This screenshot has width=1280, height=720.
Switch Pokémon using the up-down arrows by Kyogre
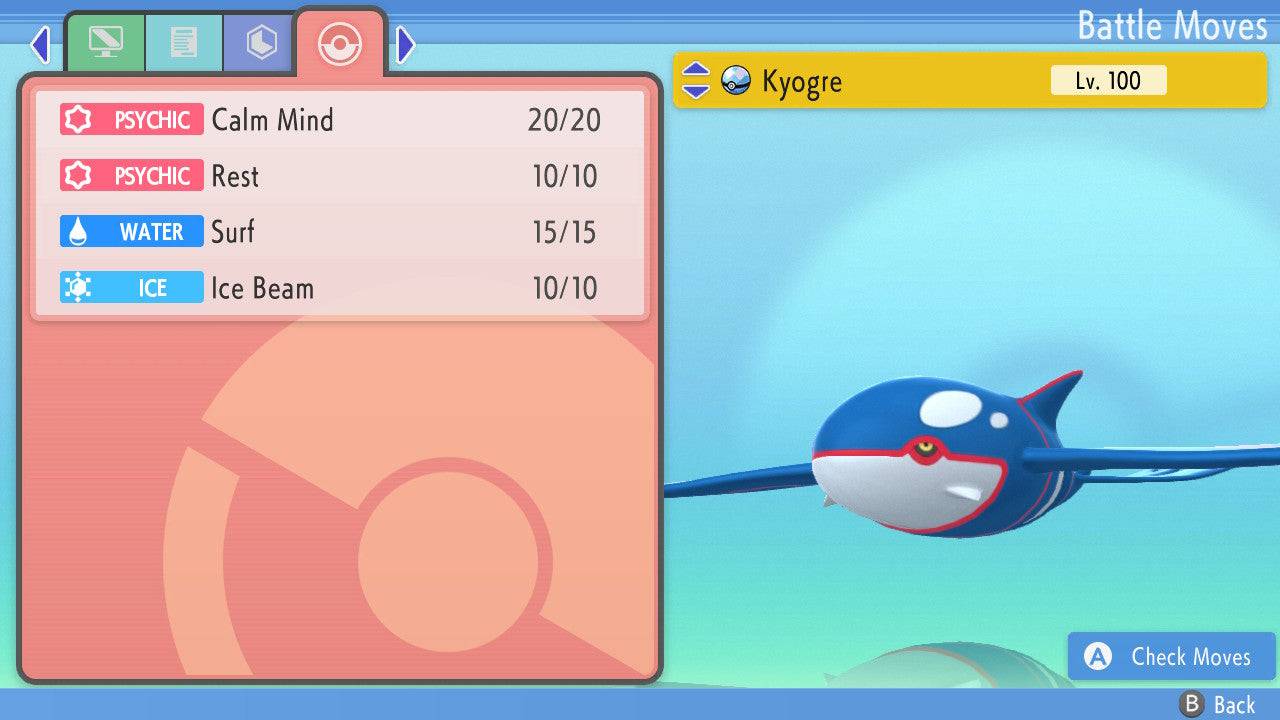pyautogui.click(x=695, y=80)
